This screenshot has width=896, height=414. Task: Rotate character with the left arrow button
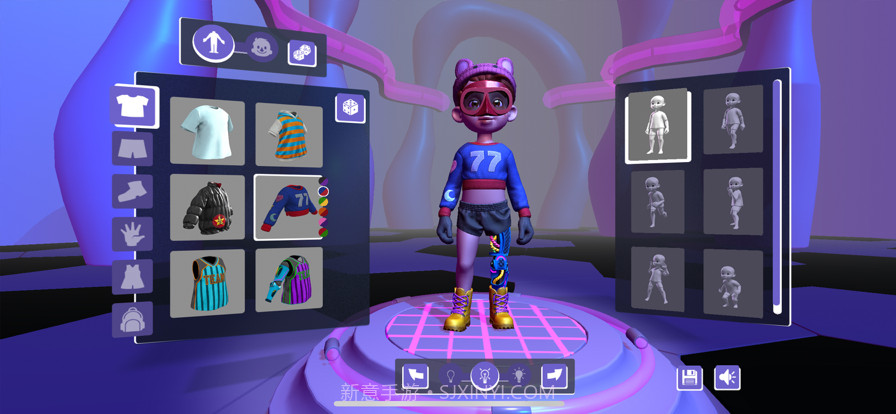tap(414, 376)
